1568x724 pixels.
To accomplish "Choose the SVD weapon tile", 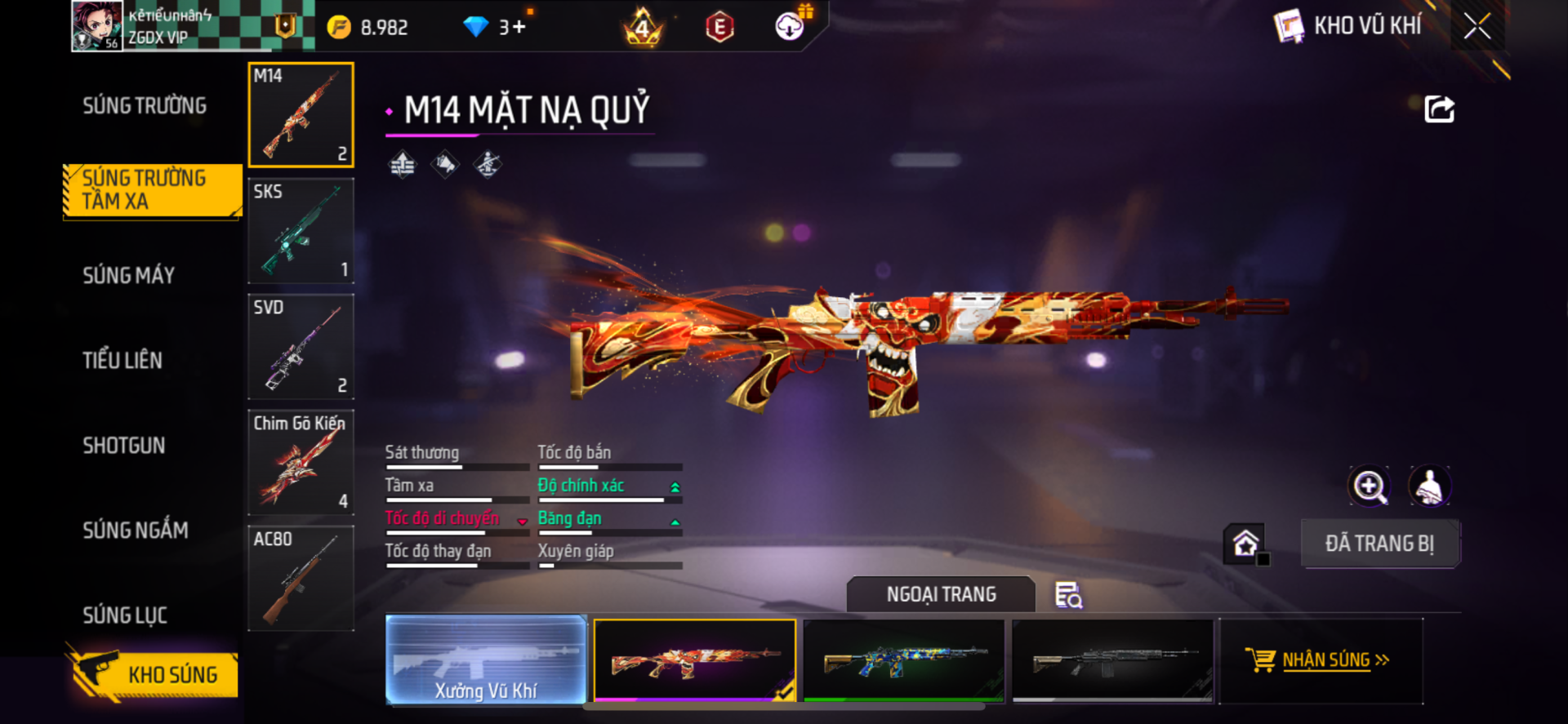I will click(x=301, y=347).
